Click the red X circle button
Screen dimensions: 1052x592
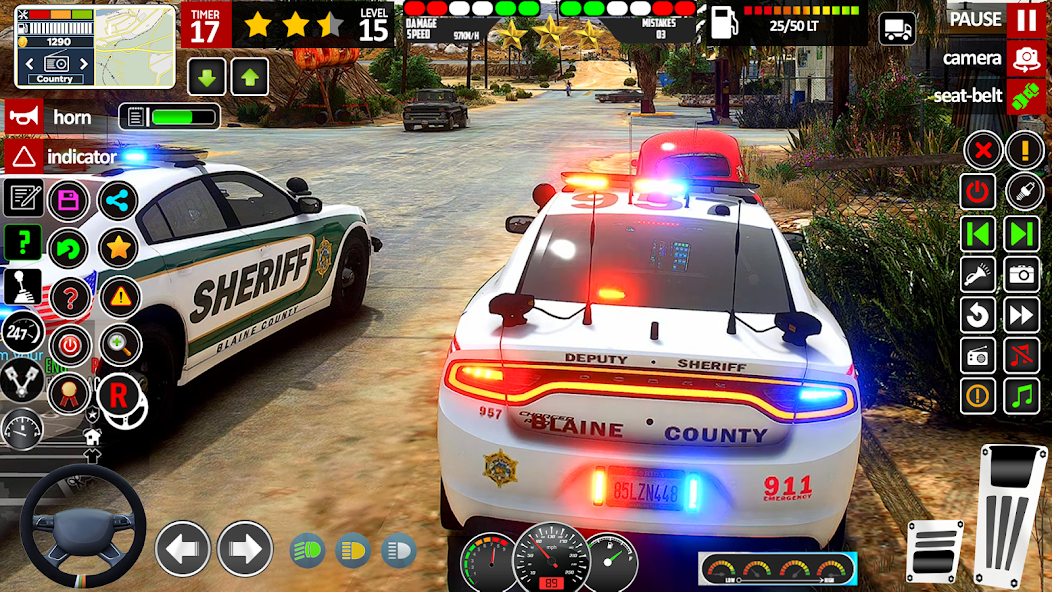tap(983, 152)
